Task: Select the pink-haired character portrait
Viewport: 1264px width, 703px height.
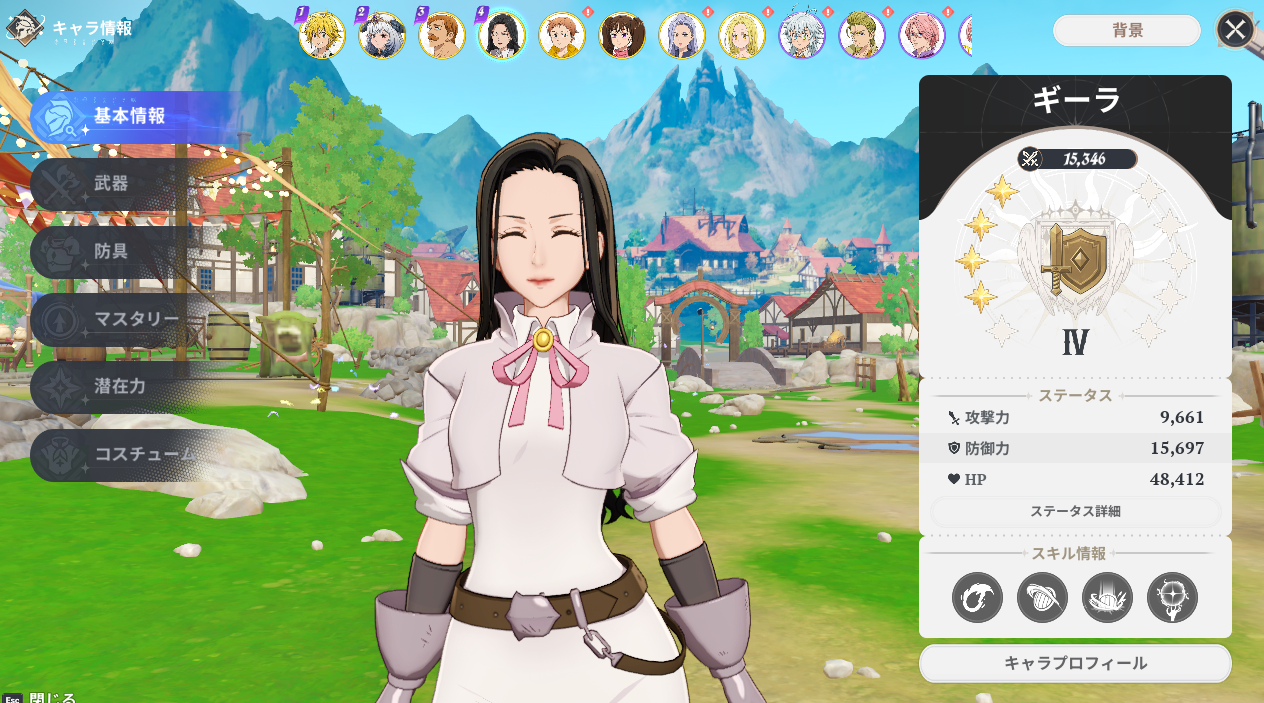Action: (922, 36)
